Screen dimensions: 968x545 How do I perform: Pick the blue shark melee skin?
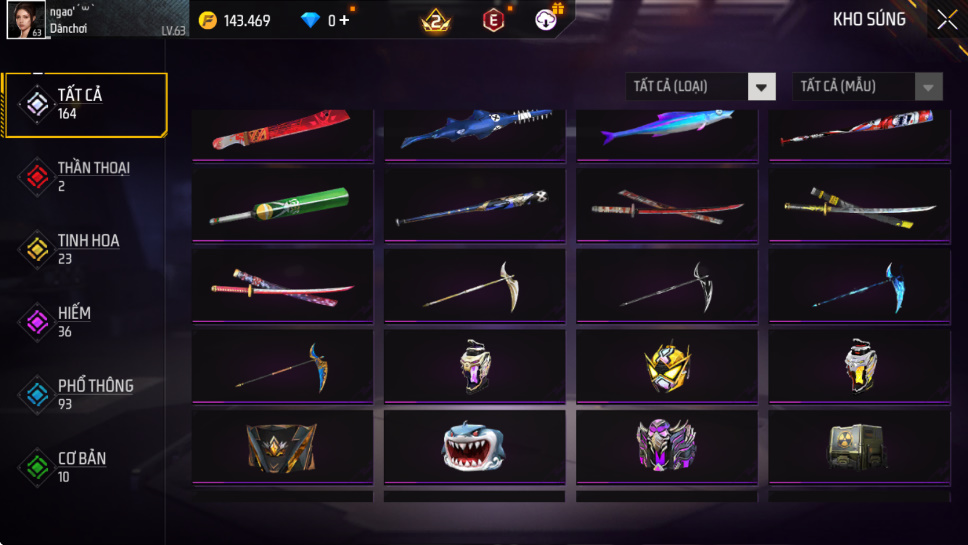coord(473,129)
